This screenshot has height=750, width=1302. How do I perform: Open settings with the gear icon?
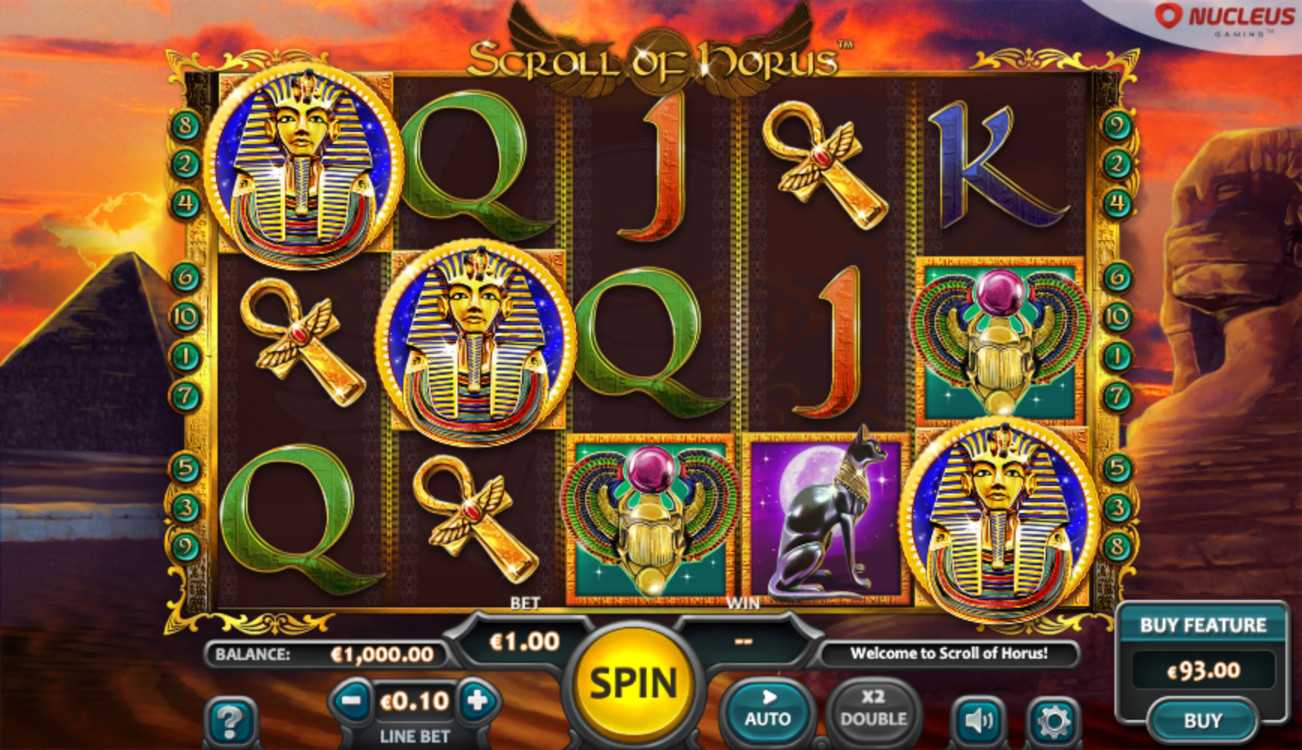click(x=1053, y=720)
